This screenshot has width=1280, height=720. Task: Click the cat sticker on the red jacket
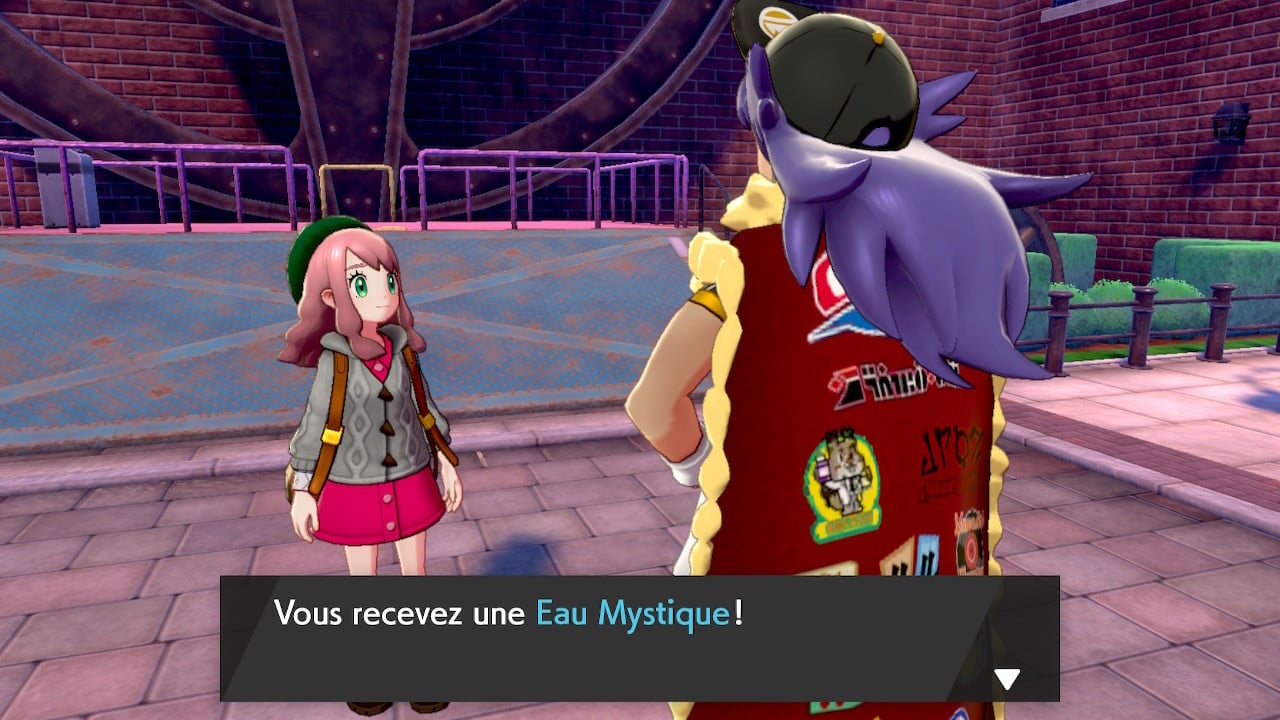[840, 485]
